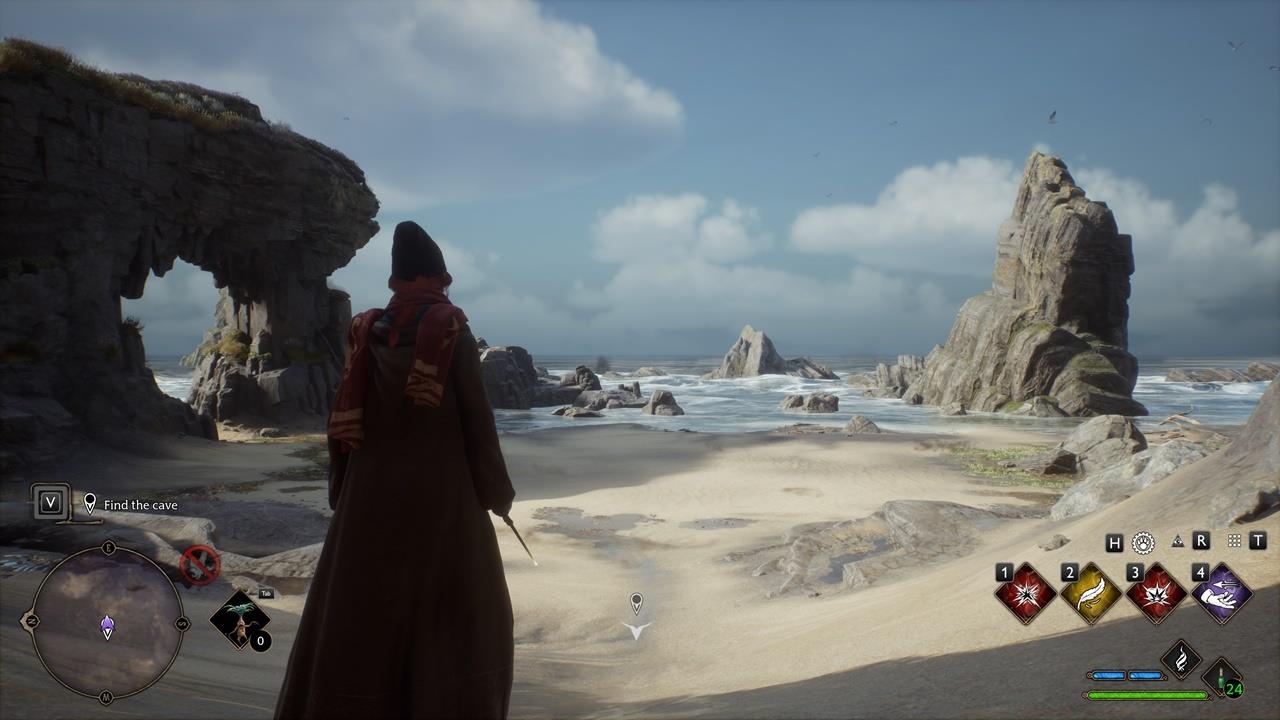1280x720 pixels.
Task: Click the paw-cog icon beside the H prompt
Action: (1143, 541)
